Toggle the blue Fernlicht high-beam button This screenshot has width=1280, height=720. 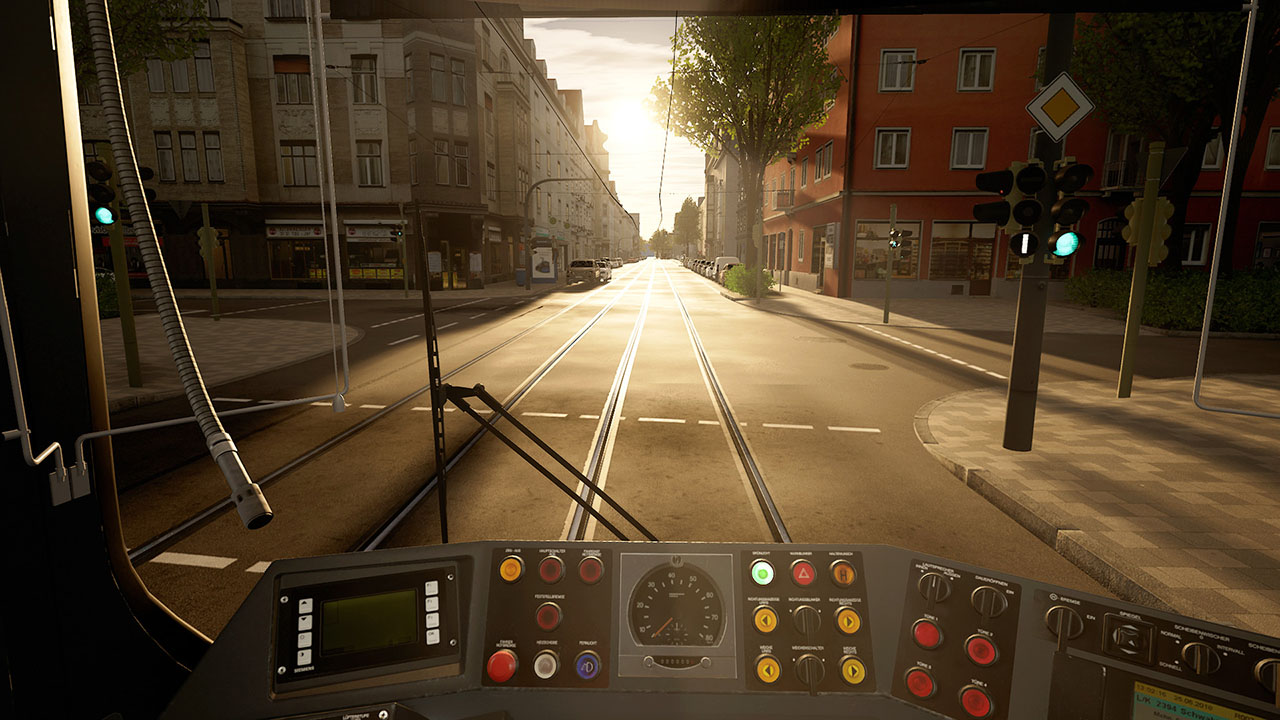(x=588, y=665)
